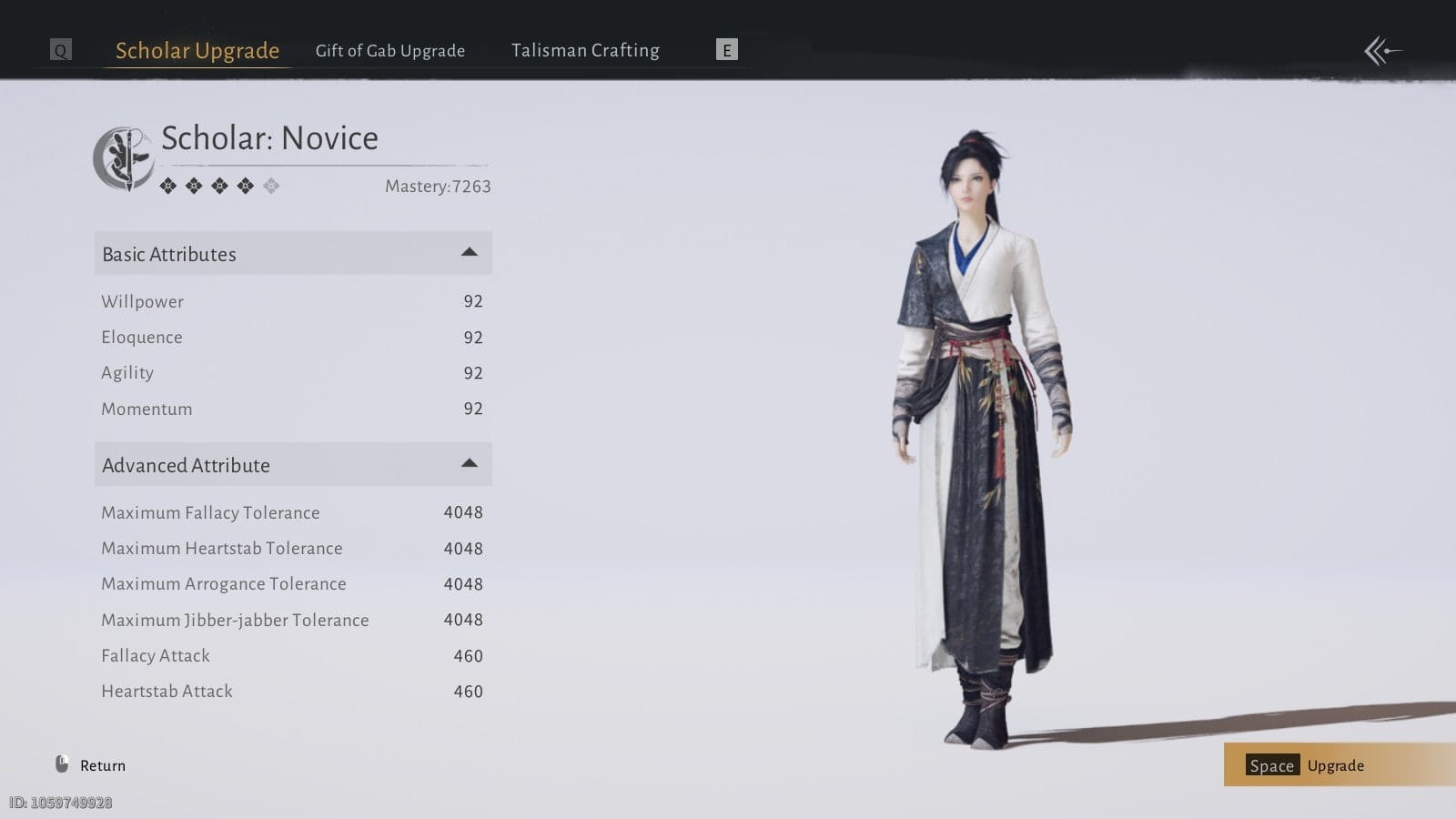Click the Fallacy Attack row
Viewport: 1456px width, 819px height.
tap(291, 656)
